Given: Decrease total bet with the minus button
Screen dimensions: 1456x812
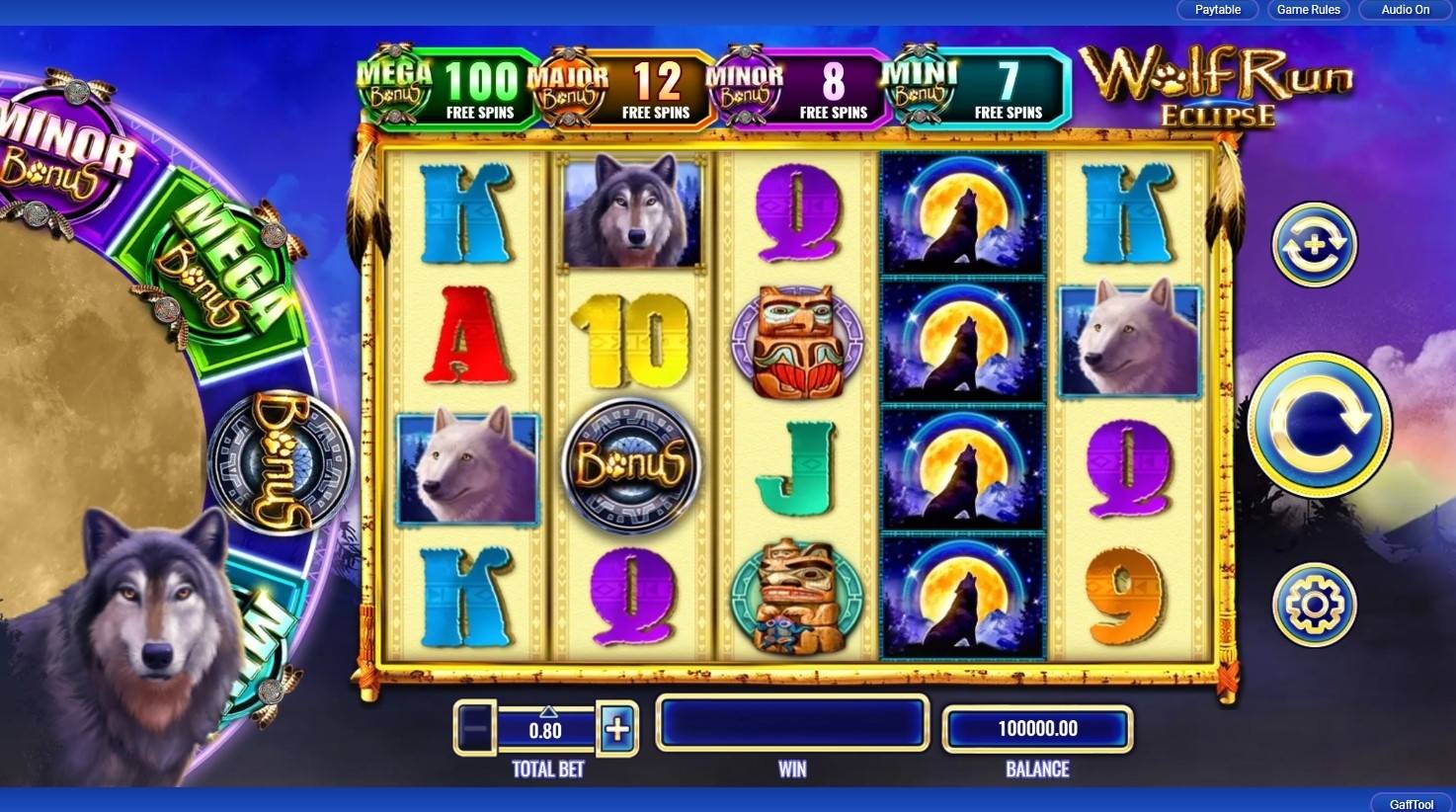Looking at the screenshot, I should click(475, 730).
